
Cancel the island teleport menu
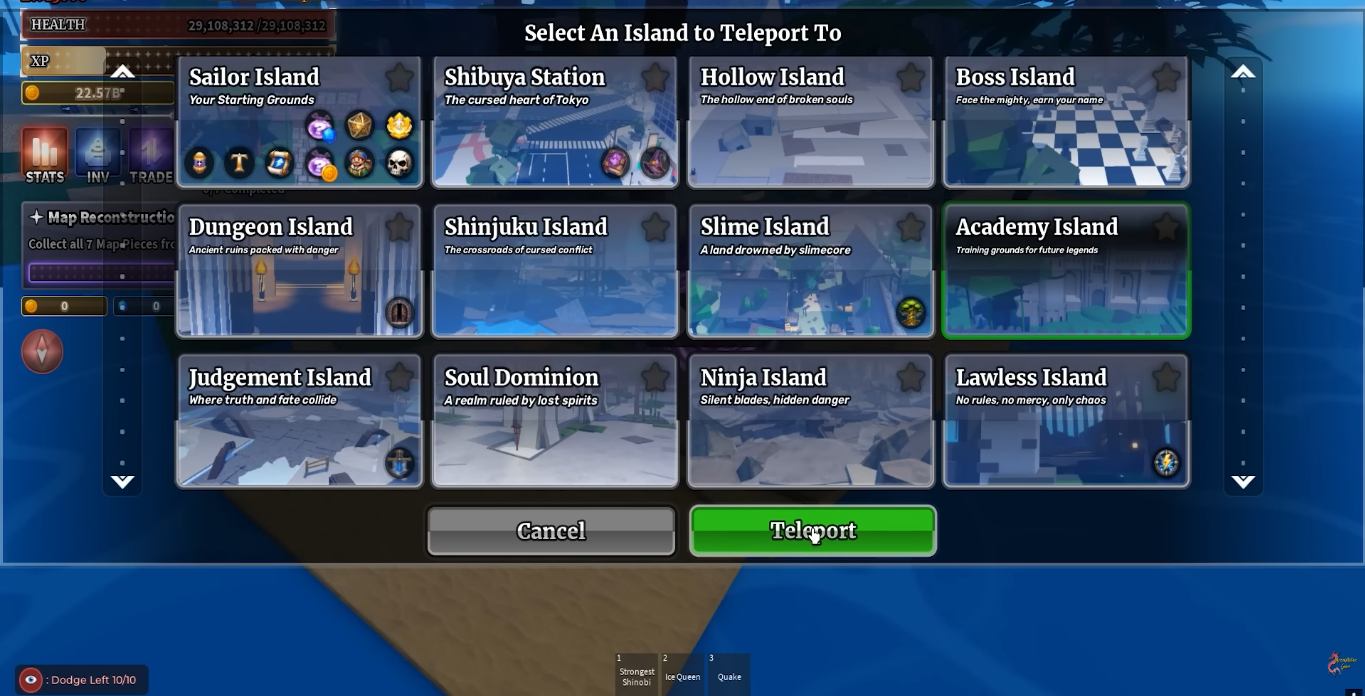pos(551,530)
